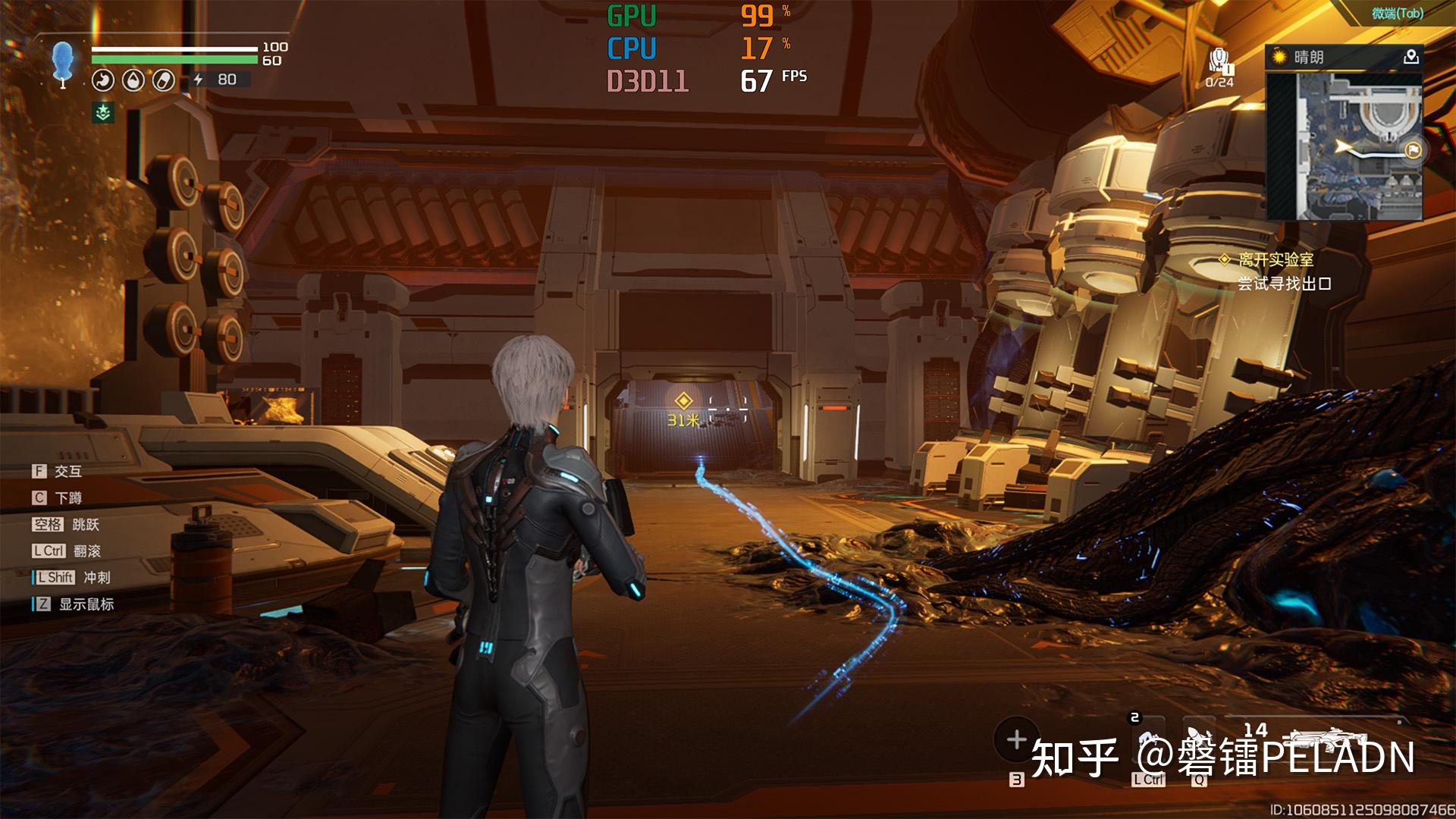Activate the rocket skill slot
Image resolution: width=1456 pixels, height=819 pixels.
1199,747
